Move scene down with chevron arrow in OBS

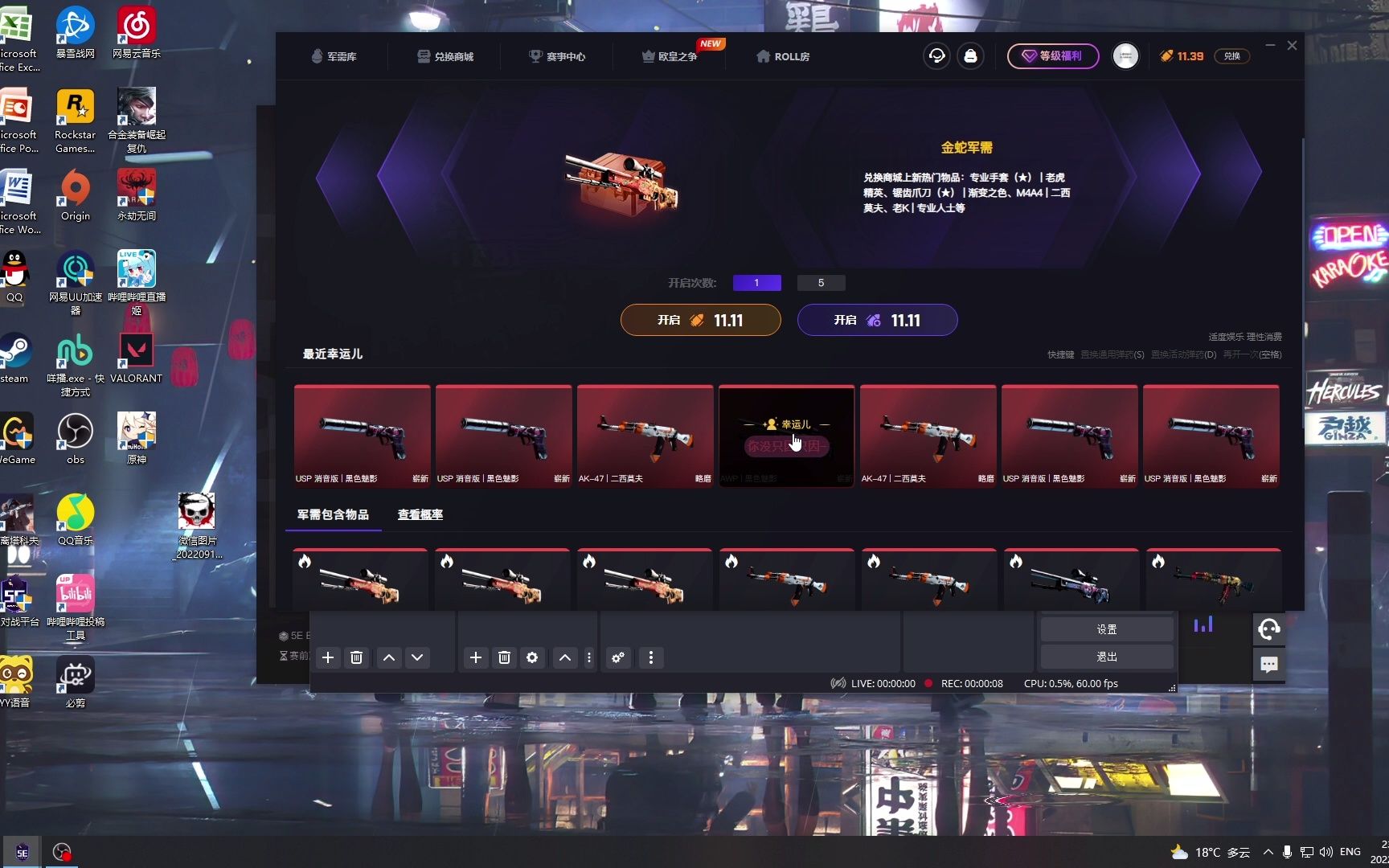(x=417, y=657)
